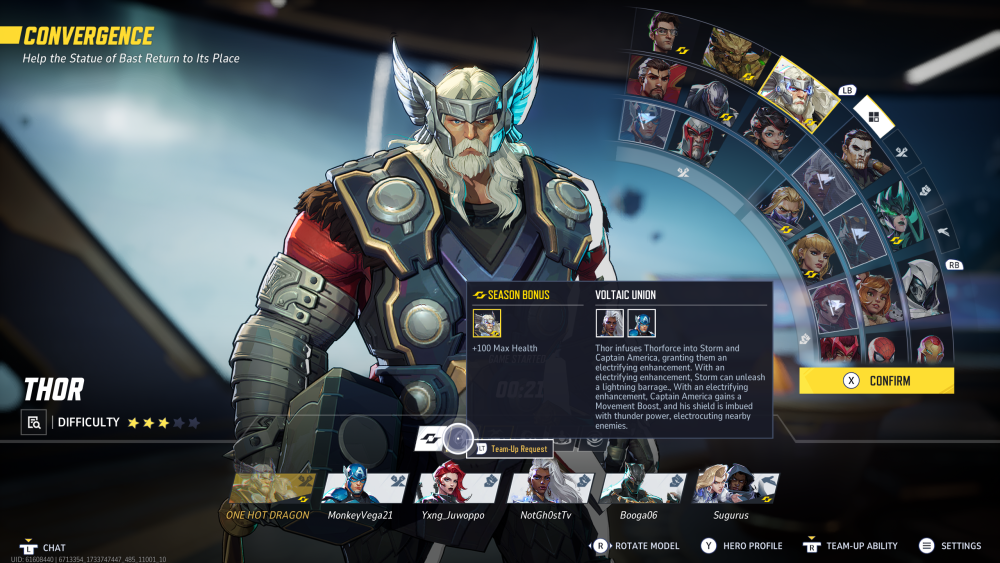The image size is (1000, 563).
Task: Open the Chat panel
Action: point(45,548)
